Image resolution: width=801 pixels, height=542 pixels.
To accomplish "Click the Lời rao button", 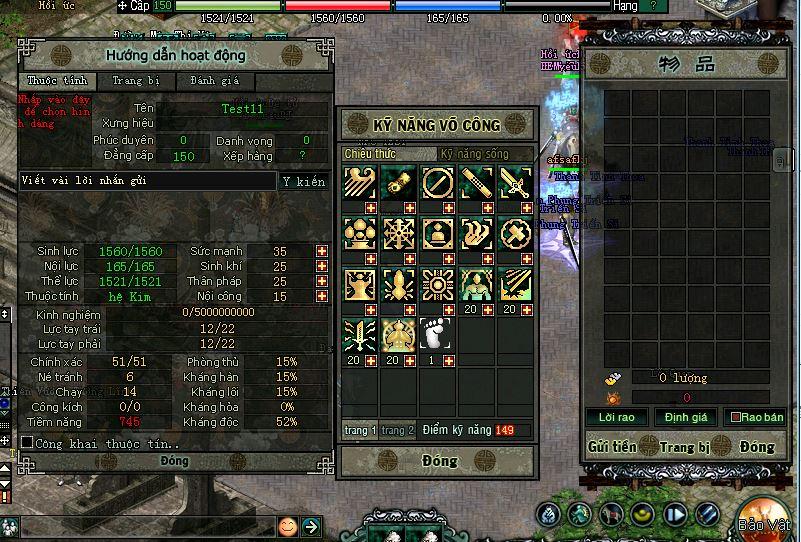I will click(617, 416).
